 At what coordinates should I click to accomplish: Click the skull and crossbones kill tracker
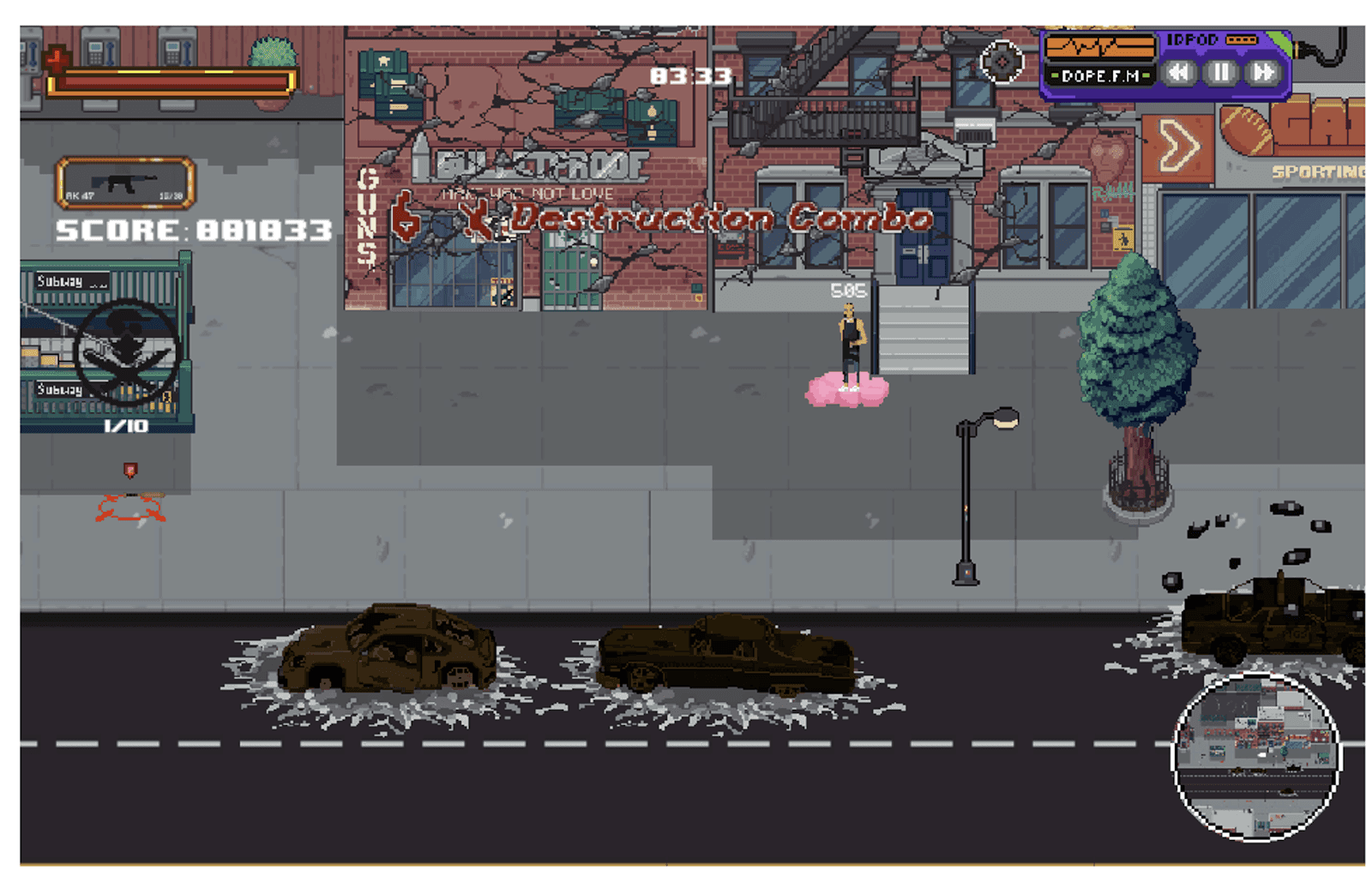127,351
